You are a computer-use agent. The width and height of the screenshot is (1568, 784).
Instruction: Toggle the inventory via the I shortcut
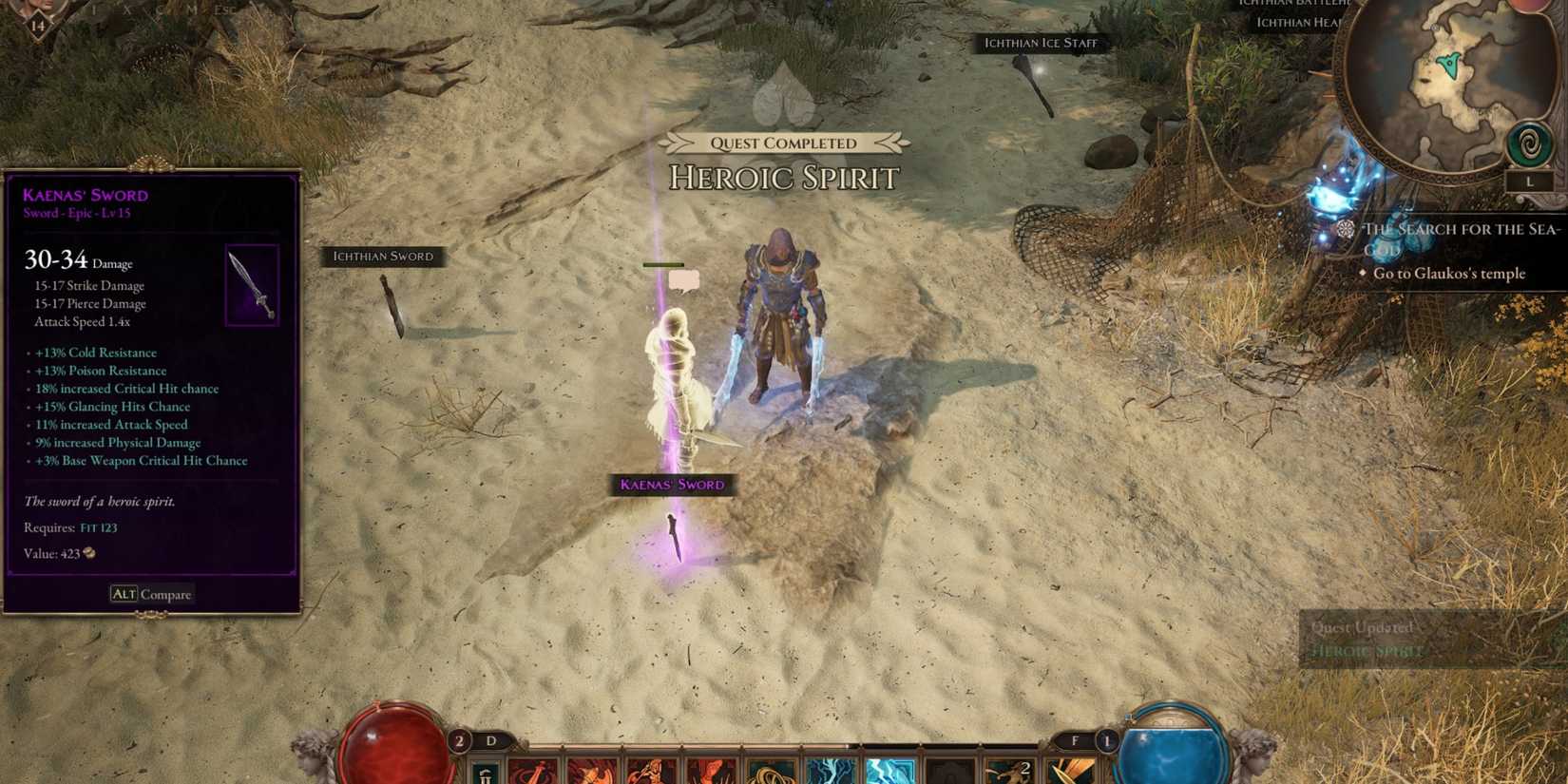click(95, 10)
